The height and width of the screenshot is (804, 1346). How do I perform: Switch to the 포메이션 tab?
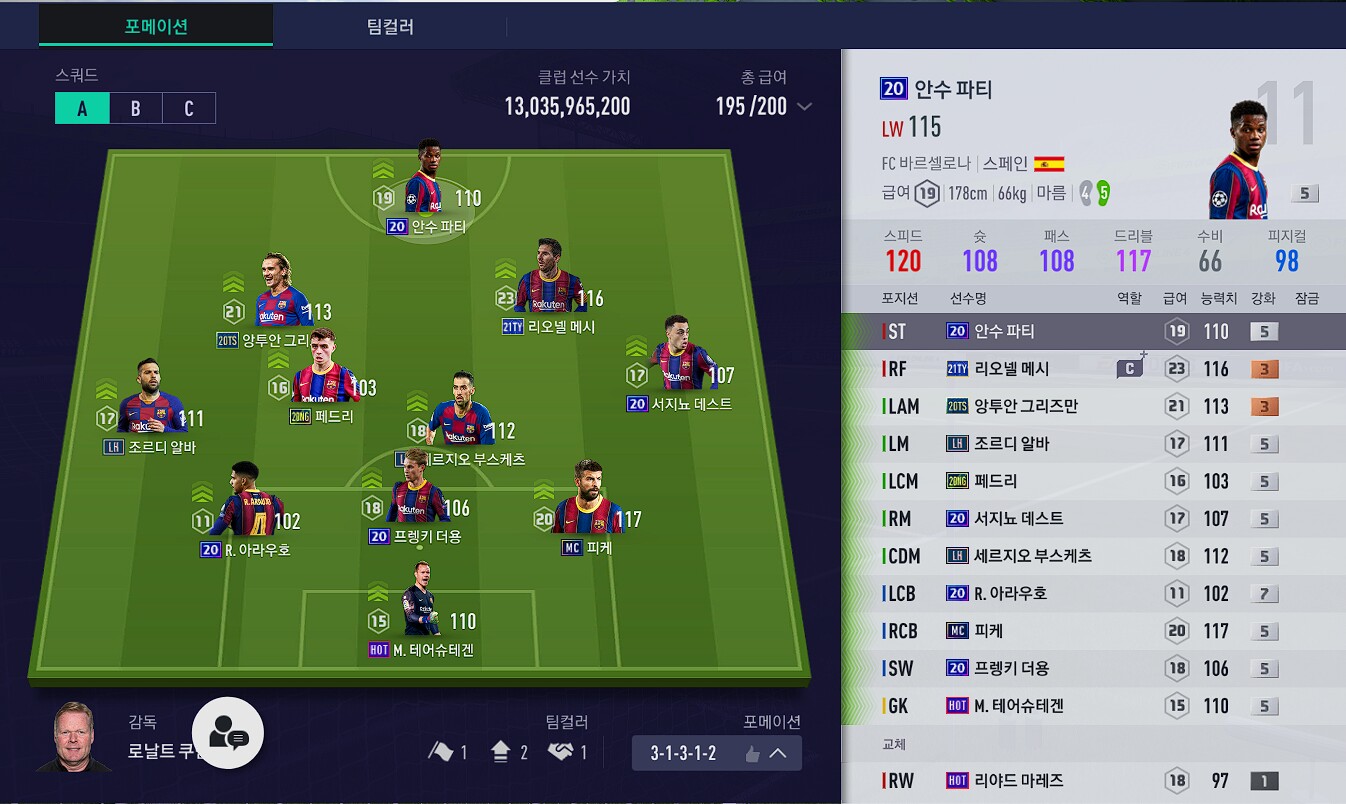point(156,26)
